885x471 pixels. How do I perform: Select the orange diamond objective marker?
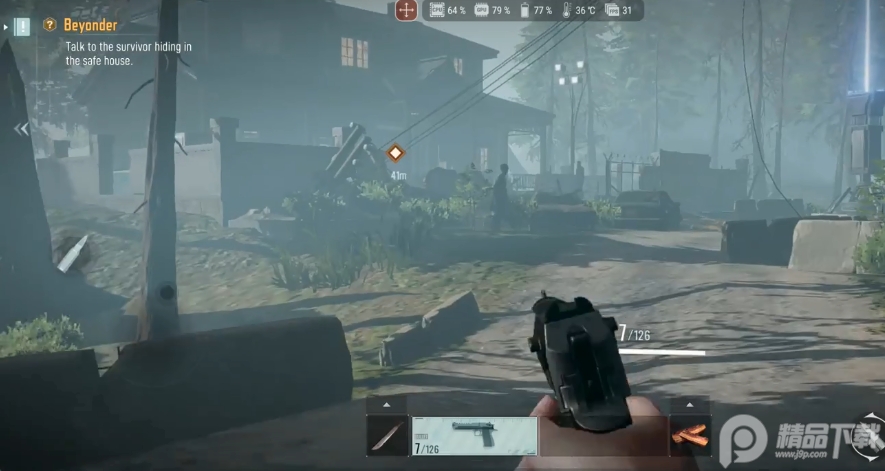coord(396,153)
